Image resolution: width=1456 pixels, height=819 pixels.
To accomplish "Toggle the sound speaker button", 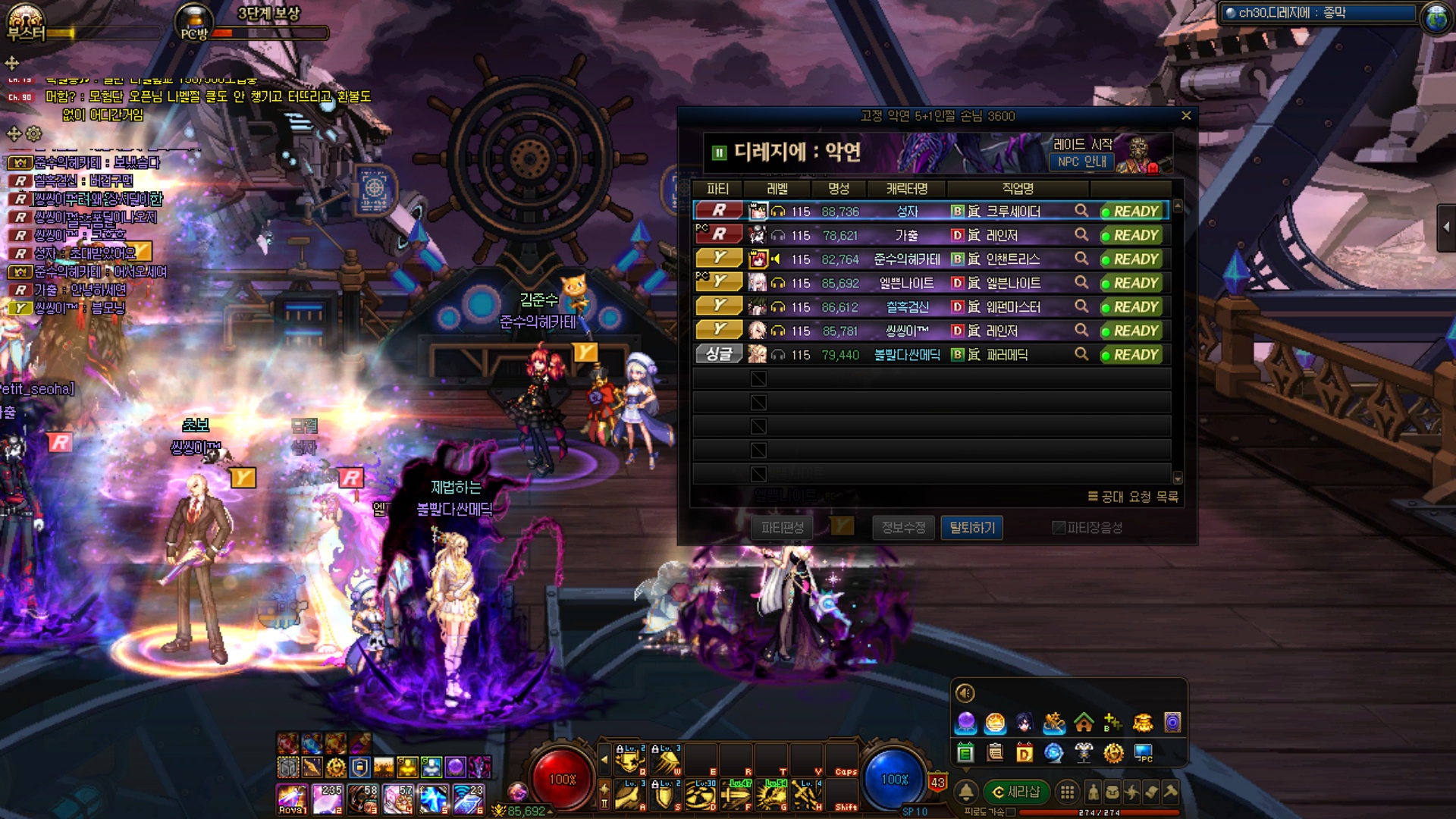I will pos(965,693).
